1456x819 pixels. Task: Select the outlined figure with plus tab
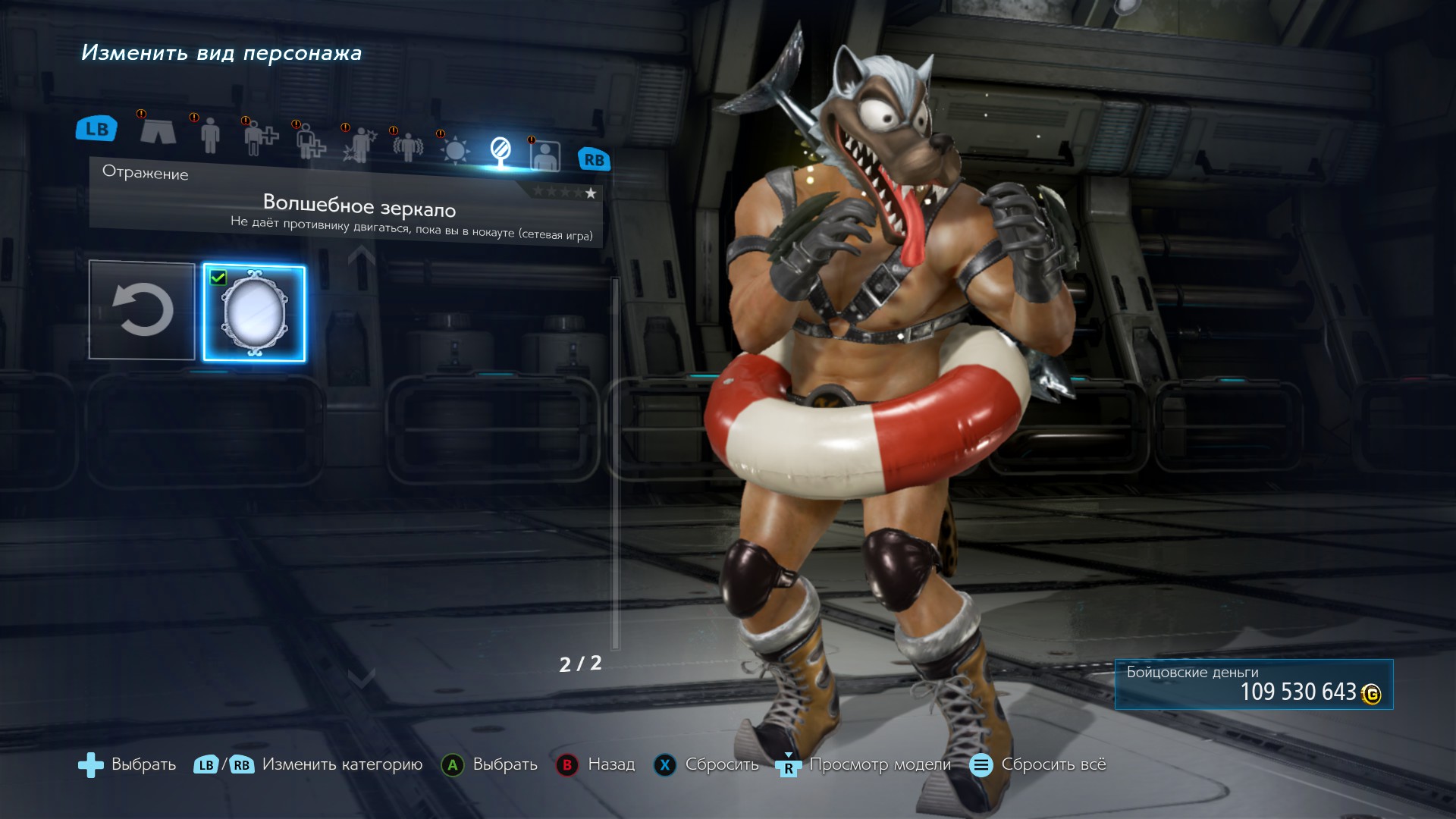(x=310, y=141)
